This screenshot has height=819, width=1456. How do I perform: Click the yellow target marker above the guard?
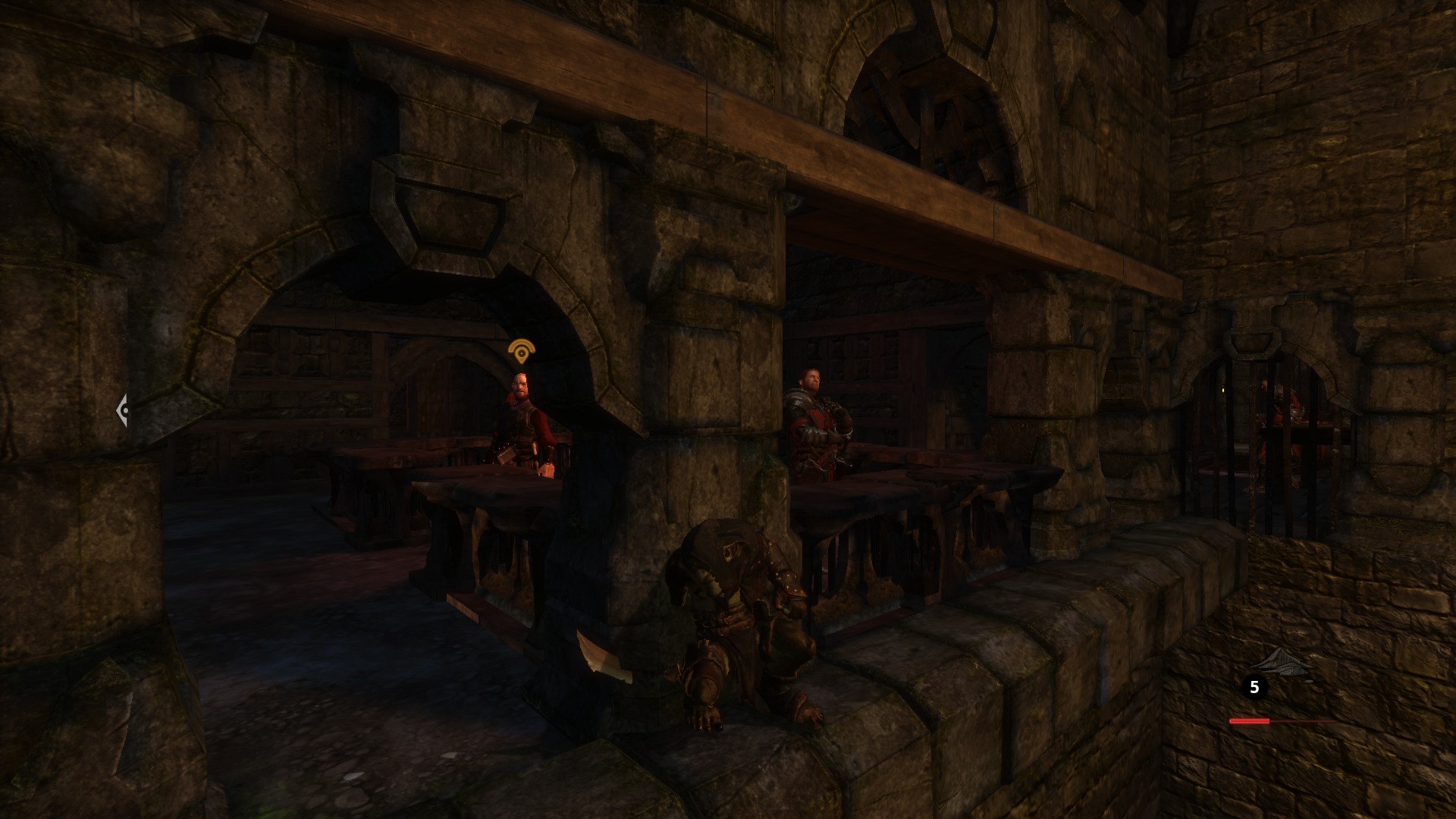pos(521,352)
